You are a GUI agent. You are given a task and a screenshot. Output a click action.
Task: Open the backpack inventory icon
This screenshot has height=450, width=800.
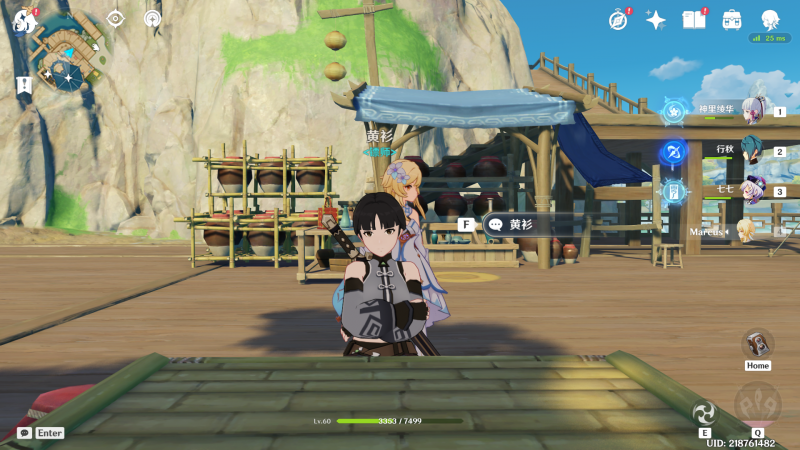pos(732,19)
